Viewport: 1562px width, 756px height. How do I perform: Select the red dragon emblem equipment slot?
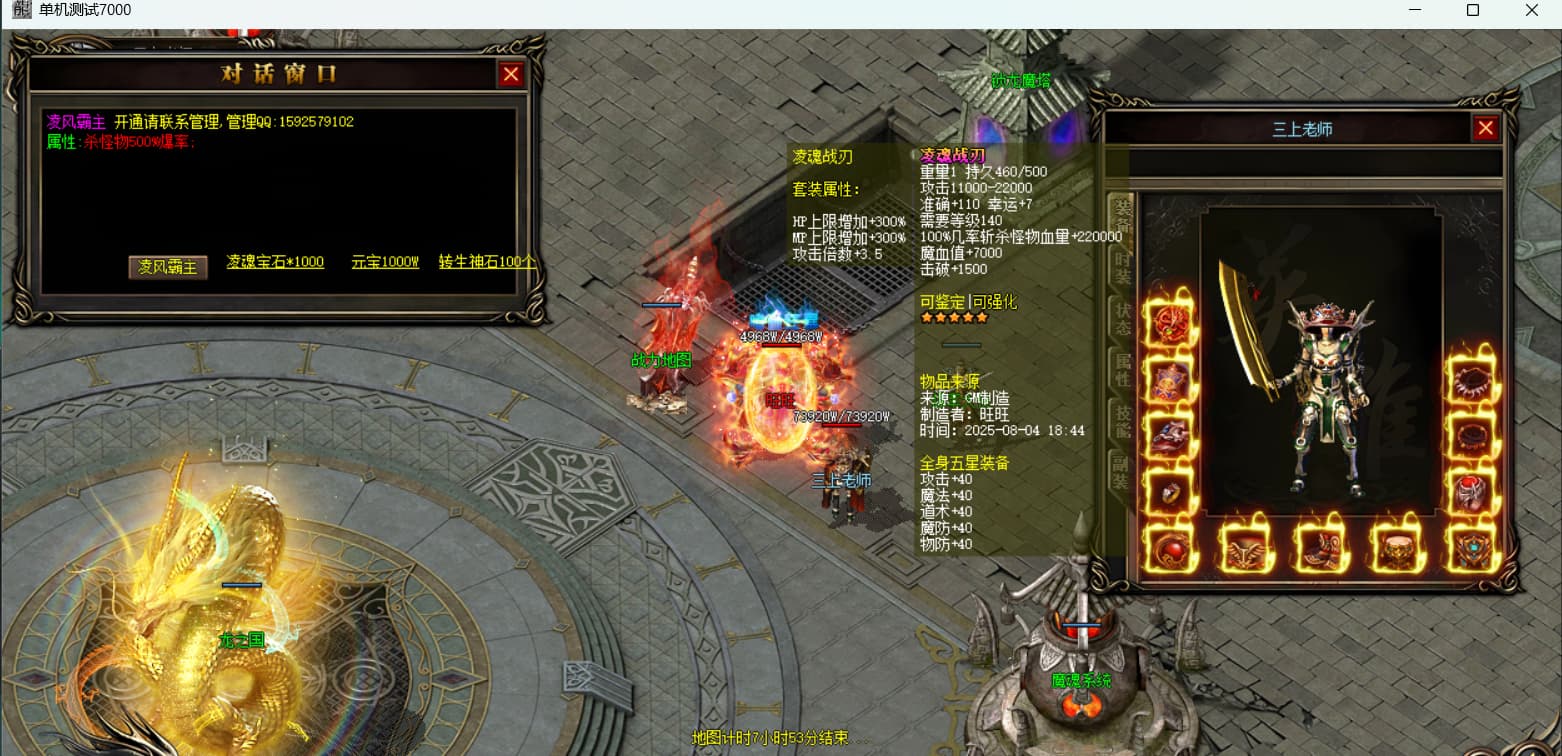1170,322
